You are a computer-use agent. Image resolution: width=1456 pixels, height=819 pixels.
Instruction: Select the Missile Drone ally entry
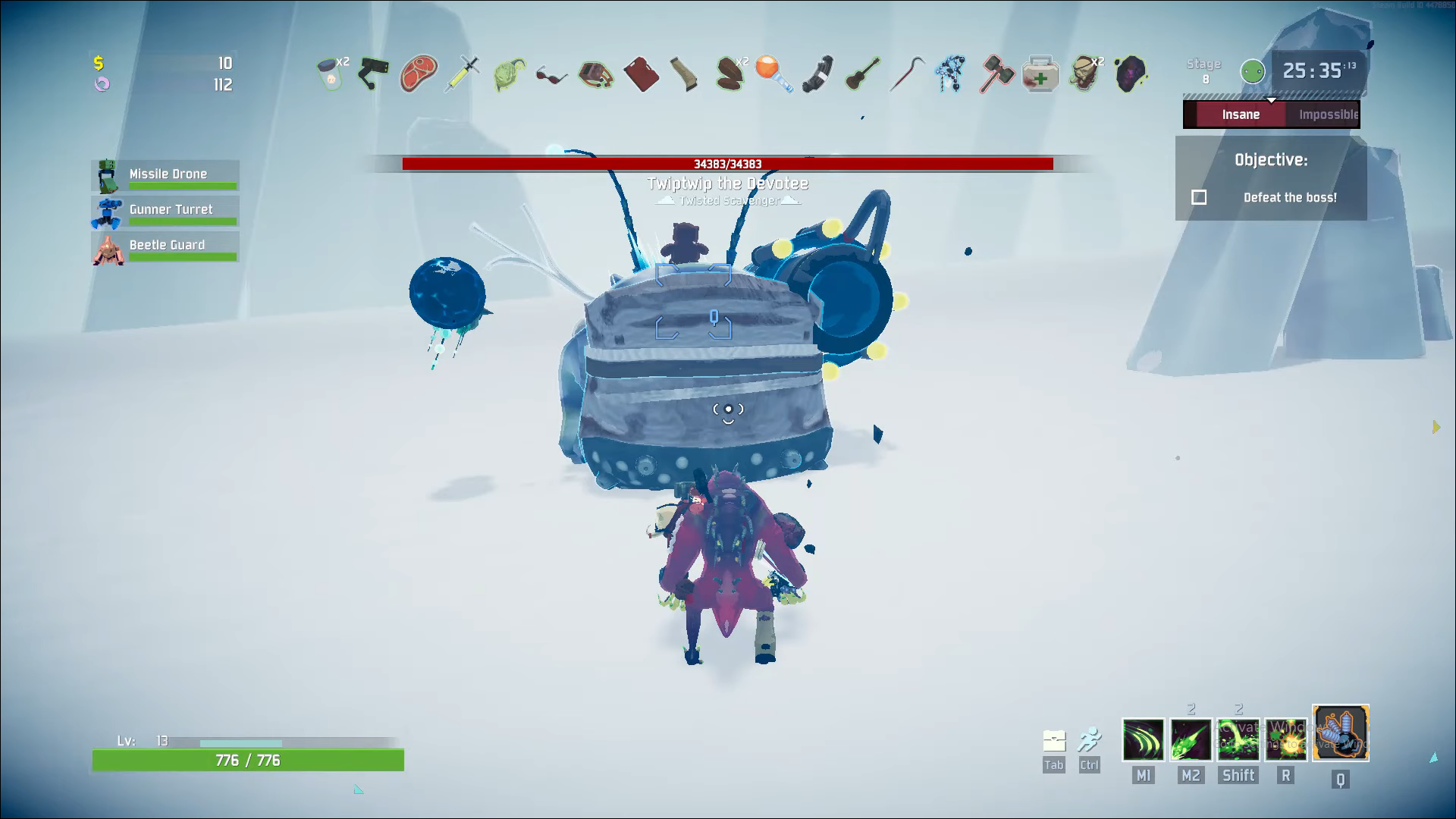pos(165,176)
